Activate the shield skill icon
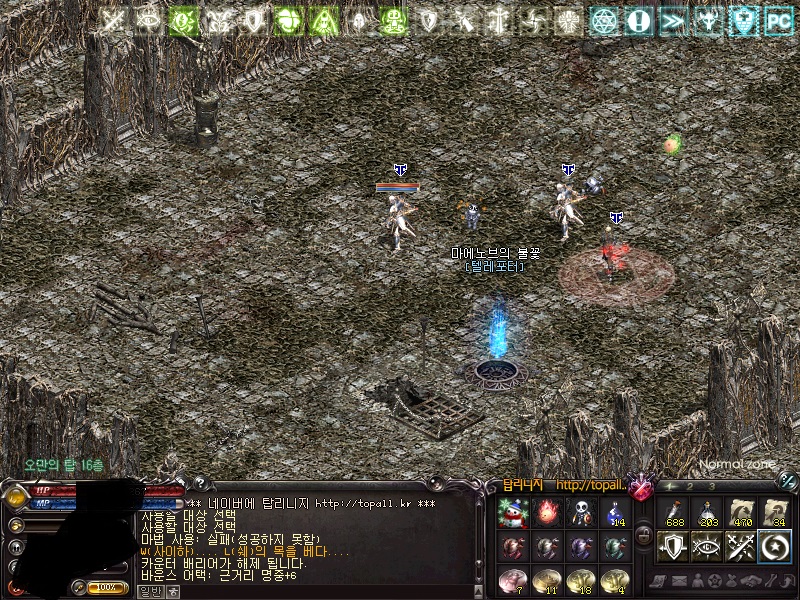The width and height of the screenshot is (800, 600). click(673, 547)
